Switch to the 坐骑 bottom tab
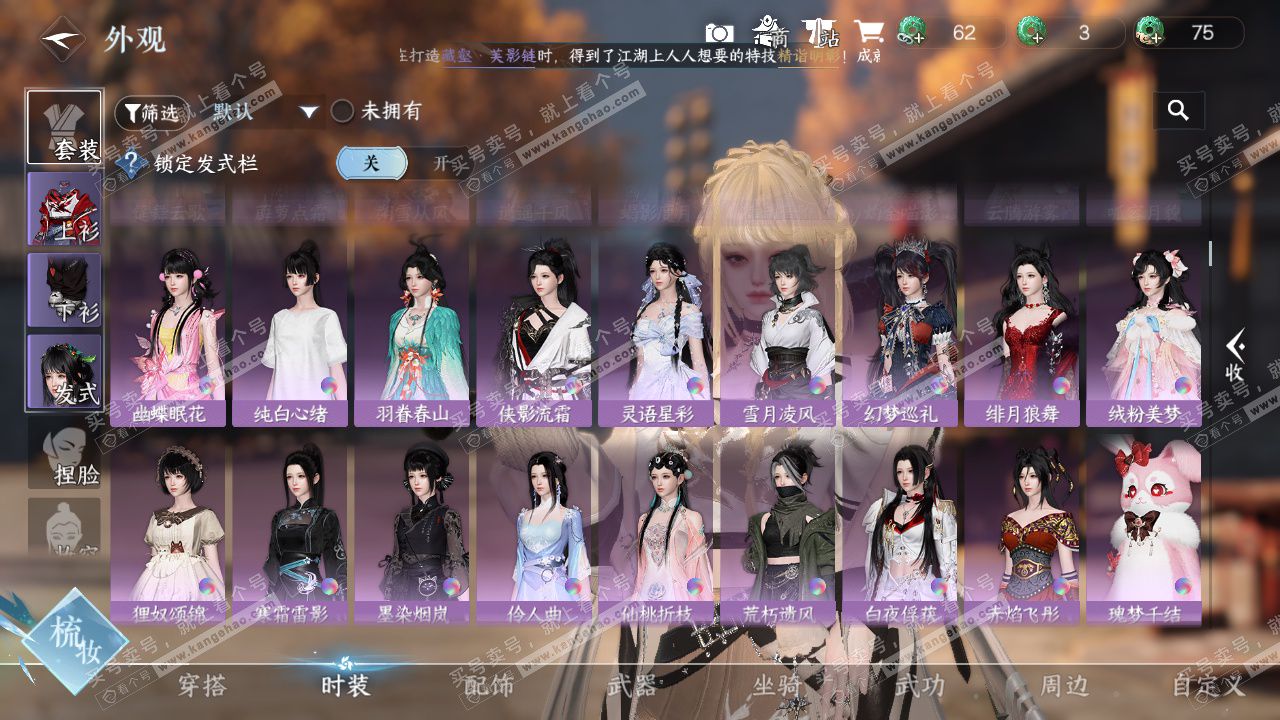The image size is (1280, 720). pyautogui.click(x=776, y=686)
